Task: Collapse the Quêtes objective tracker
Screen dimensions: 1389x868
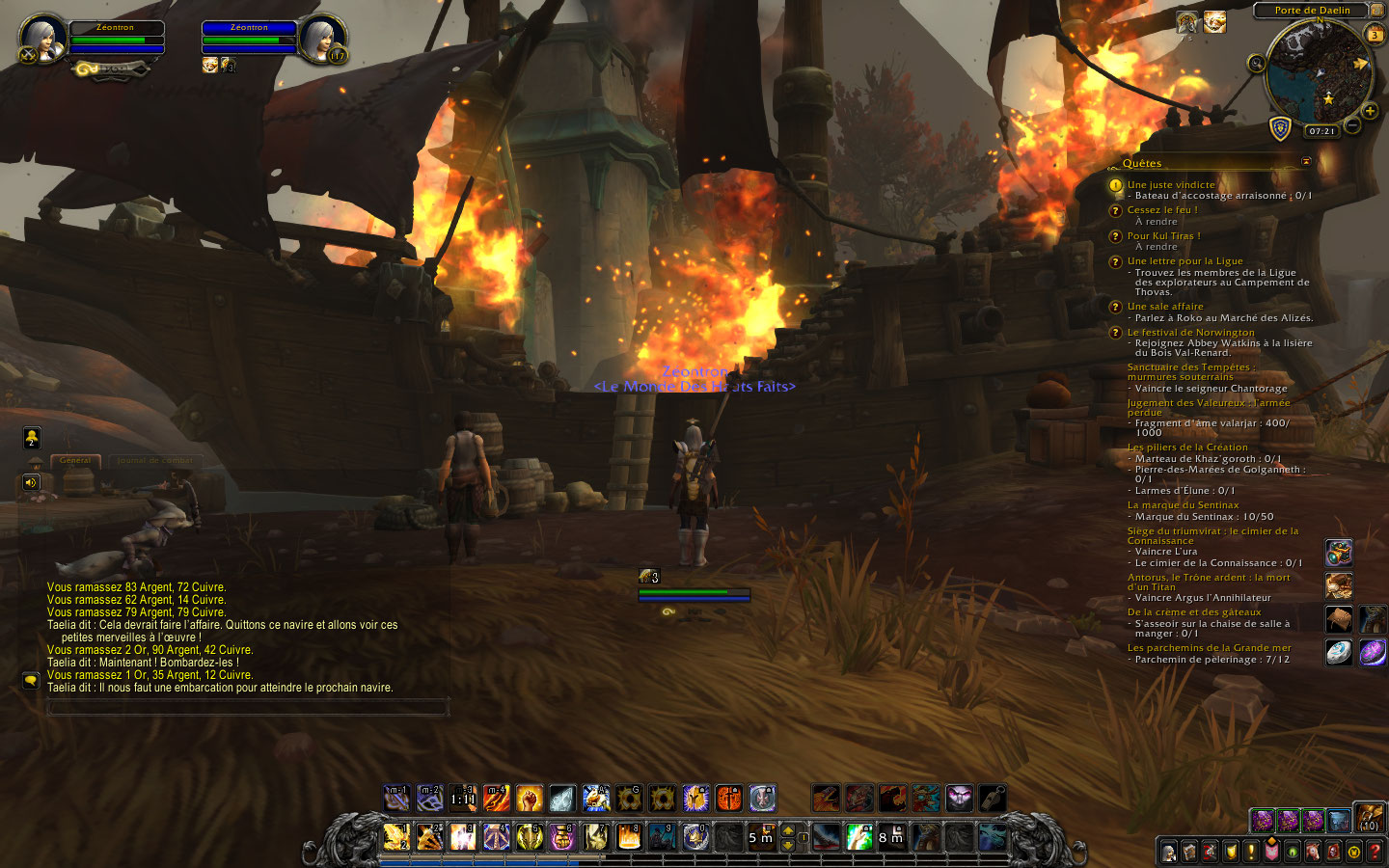Action: [1306, 161]
